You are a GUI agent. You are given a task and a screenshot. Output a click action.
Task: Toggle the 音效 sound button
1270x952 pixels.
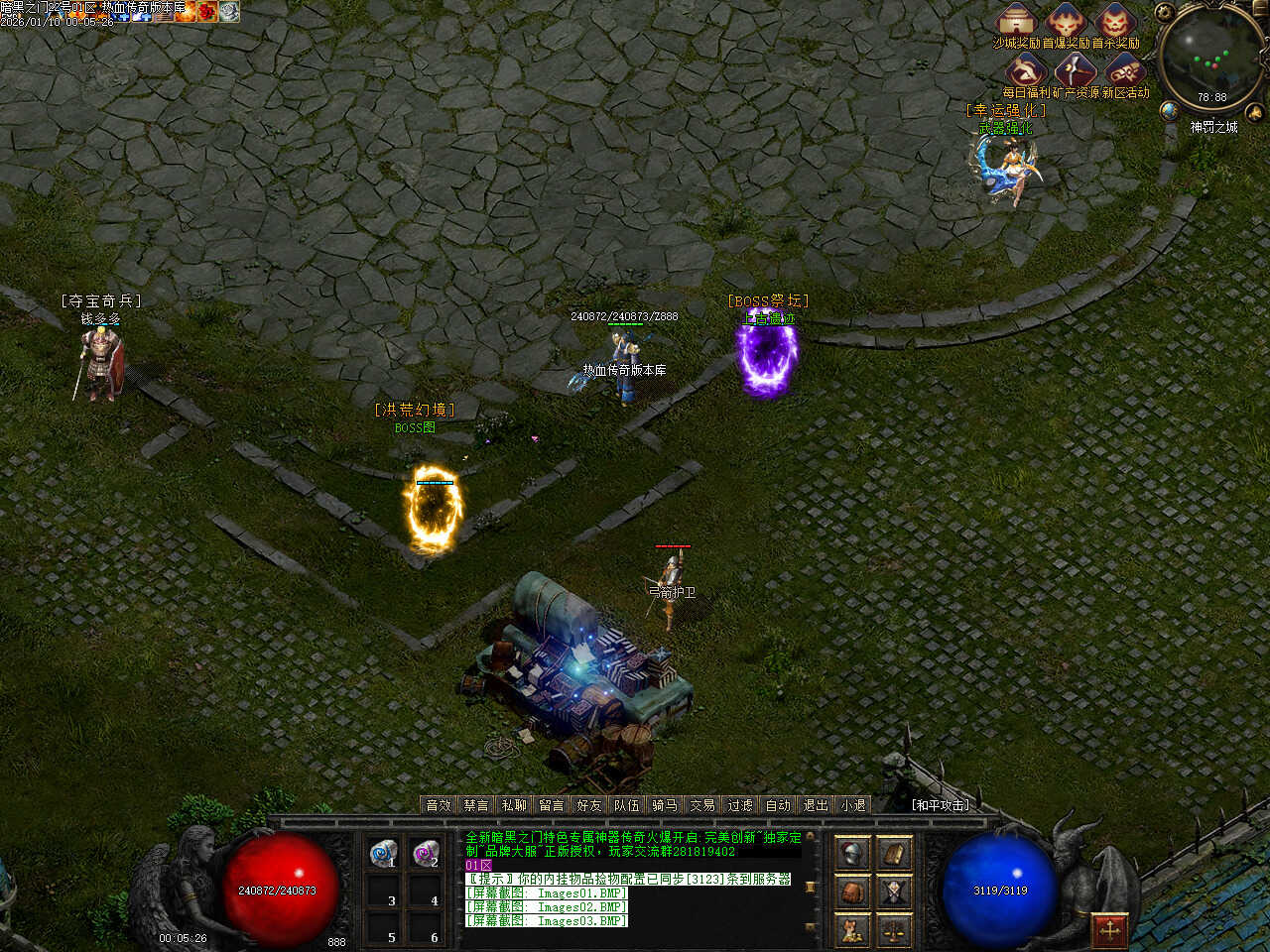click(439, 805)
